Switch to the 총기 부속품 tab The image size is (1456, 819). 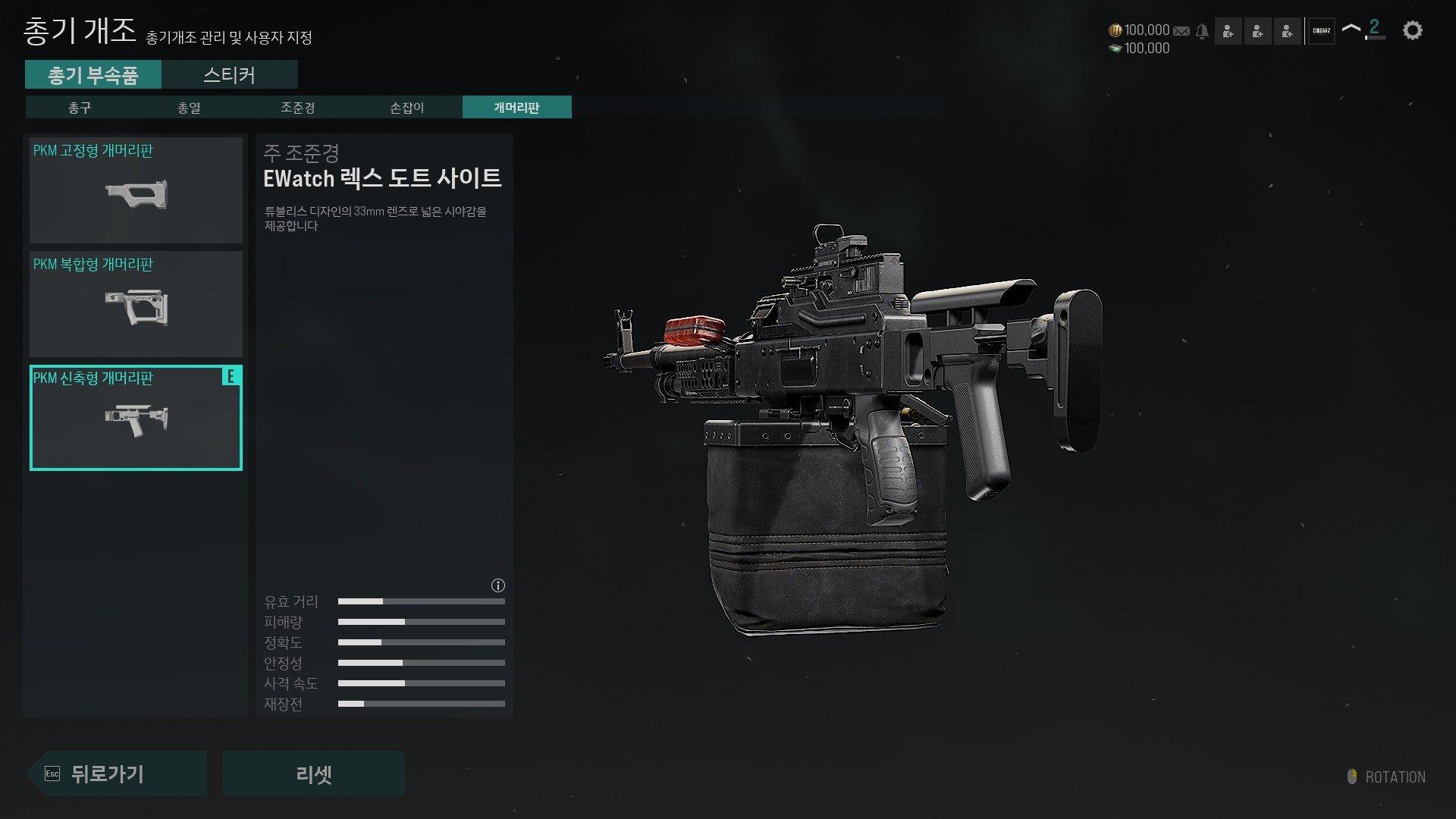coord(93,75)
